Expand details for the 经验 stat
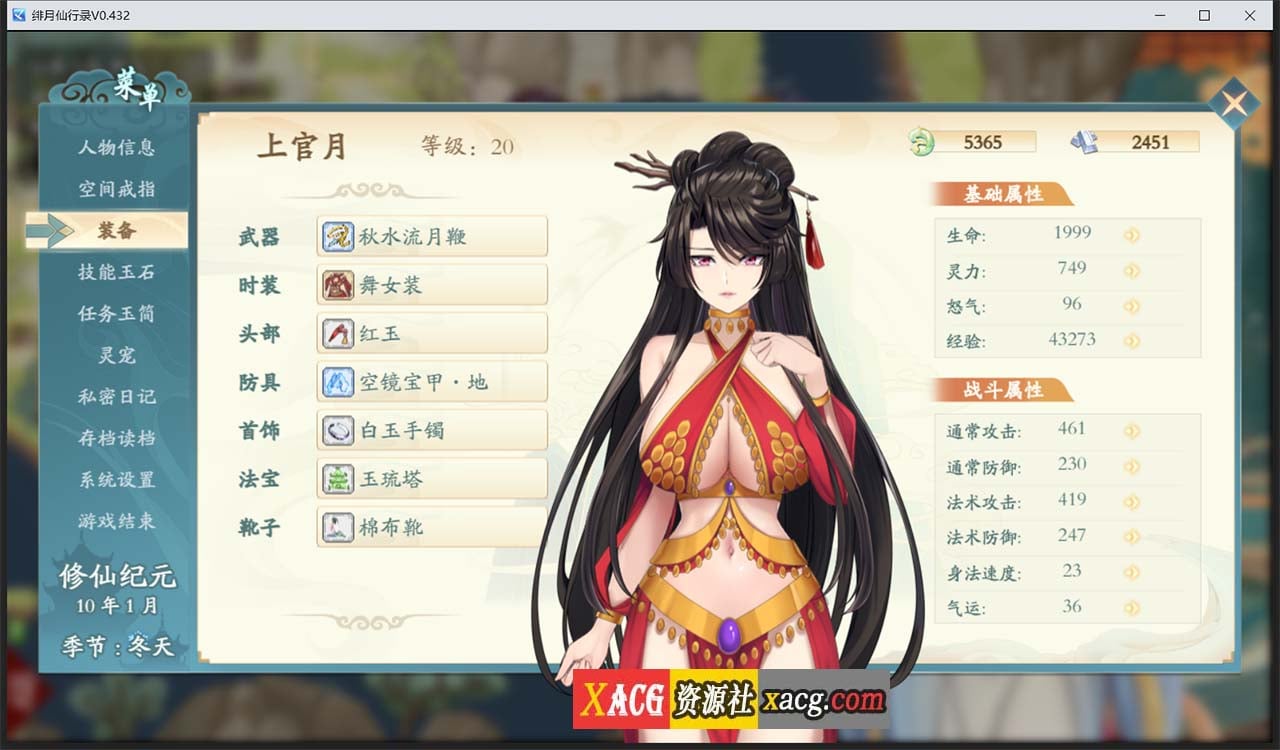The height and width of the screenshot is (750, 1280). click(1131, 340)
